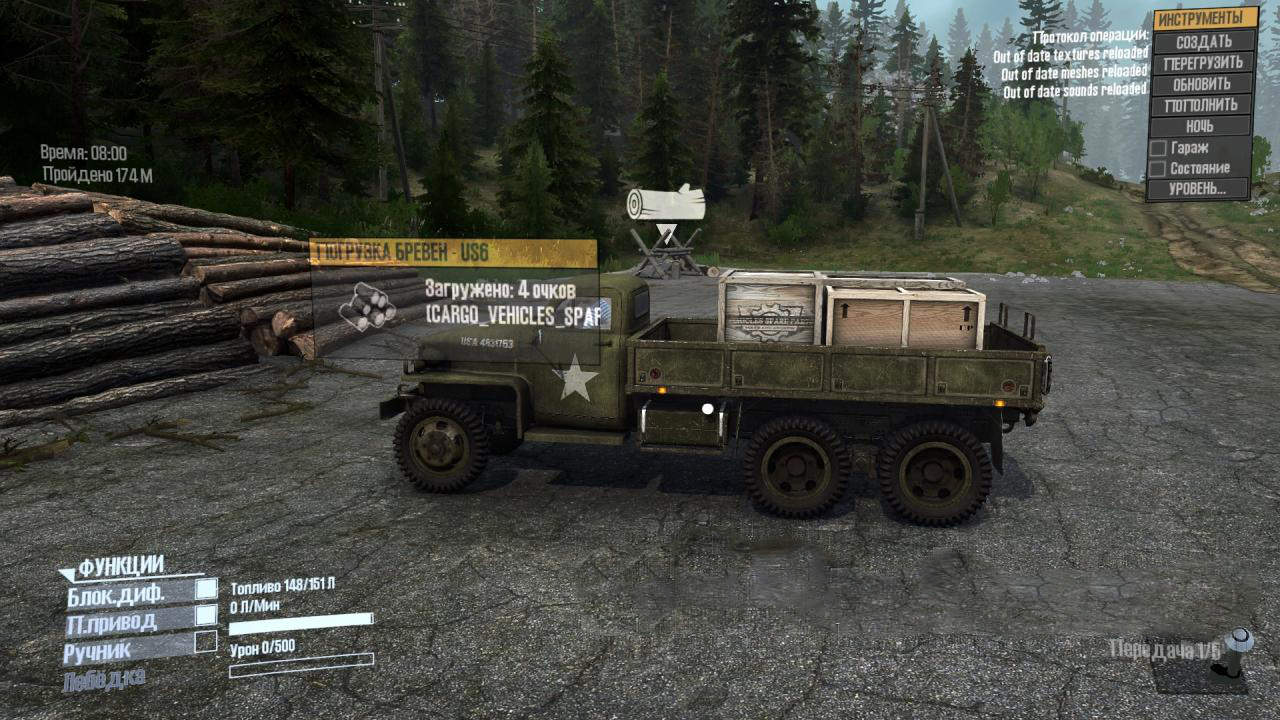Toggle the Блок.диф. differential lock
Image resolution: width=1280 pixels, height=720 pixels.
coord(206,590)
